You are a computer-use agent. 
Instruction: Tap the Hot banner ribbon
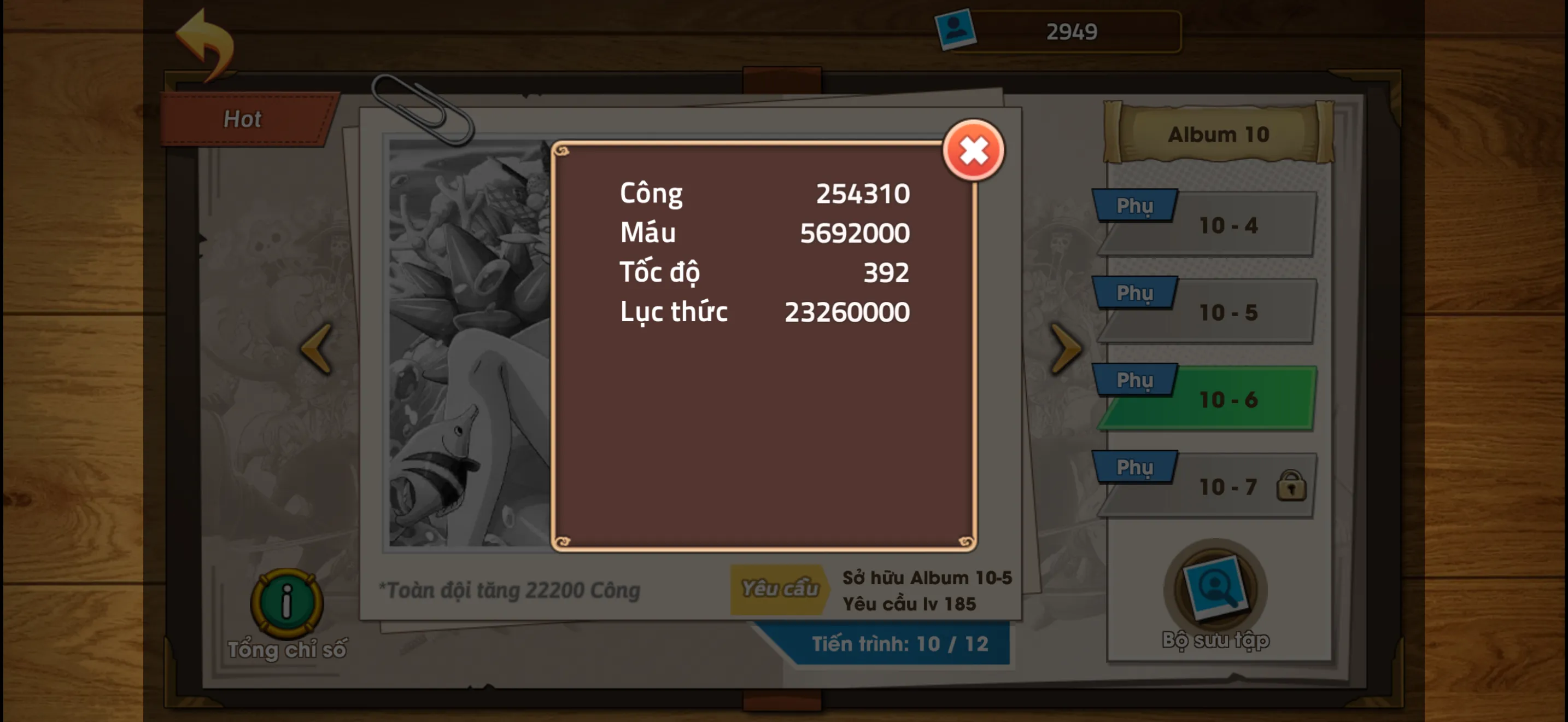pos(243,118)
